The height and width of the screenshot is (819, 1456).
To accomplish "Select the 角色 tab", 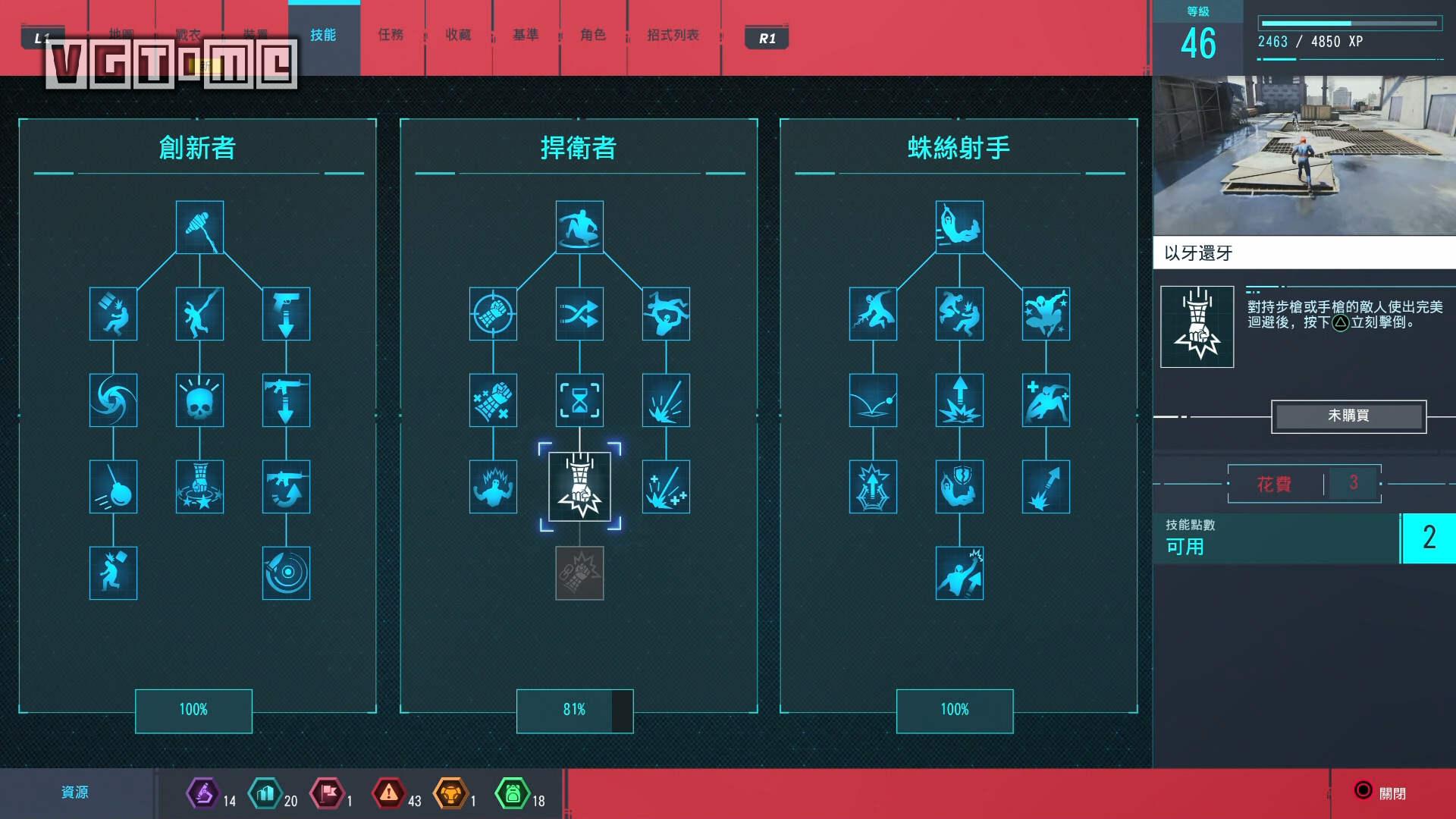I will tap(593, 35).
